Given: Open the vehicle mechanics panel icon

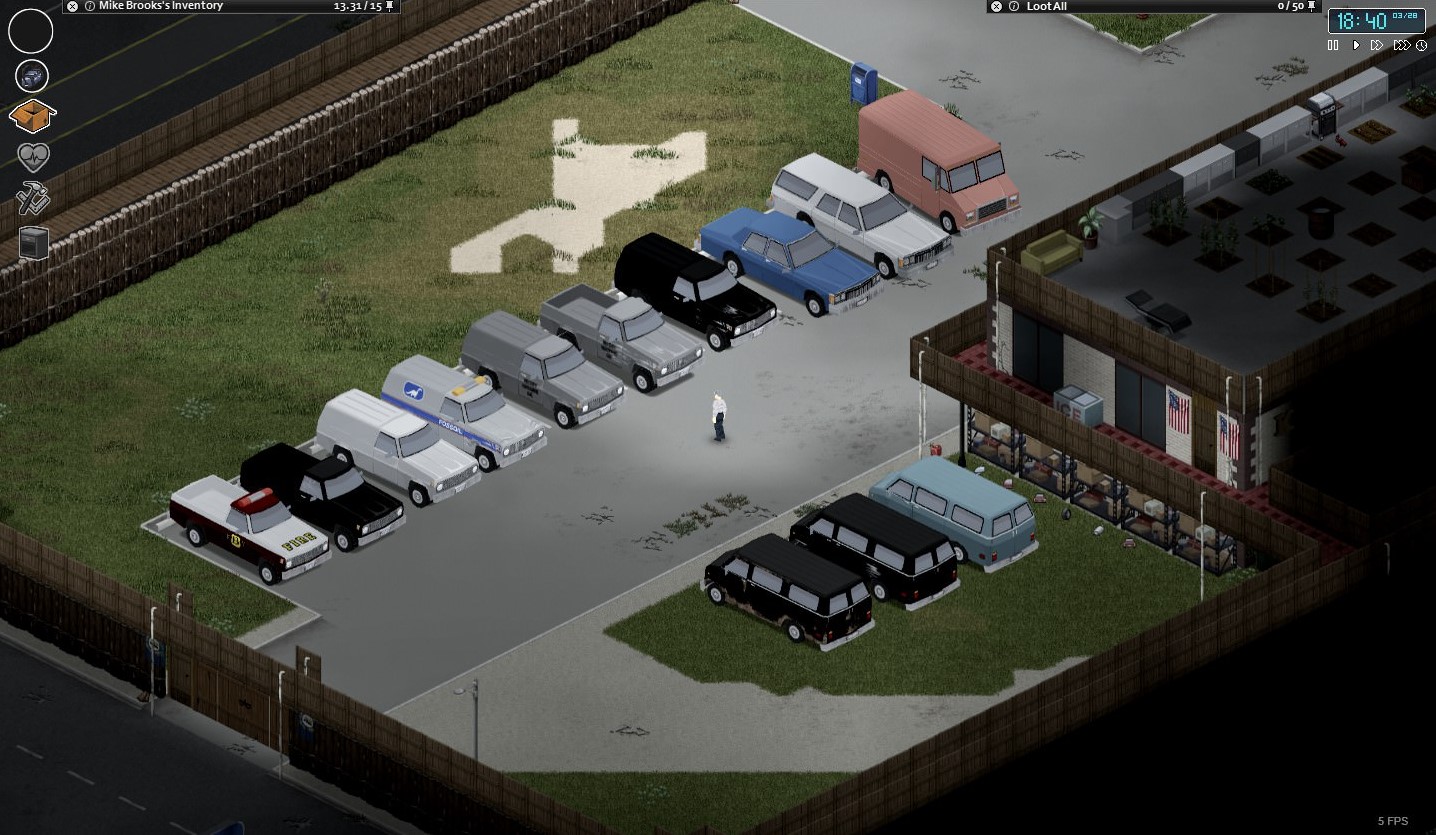Looking at the screenshot, I should tap(31, 75).
